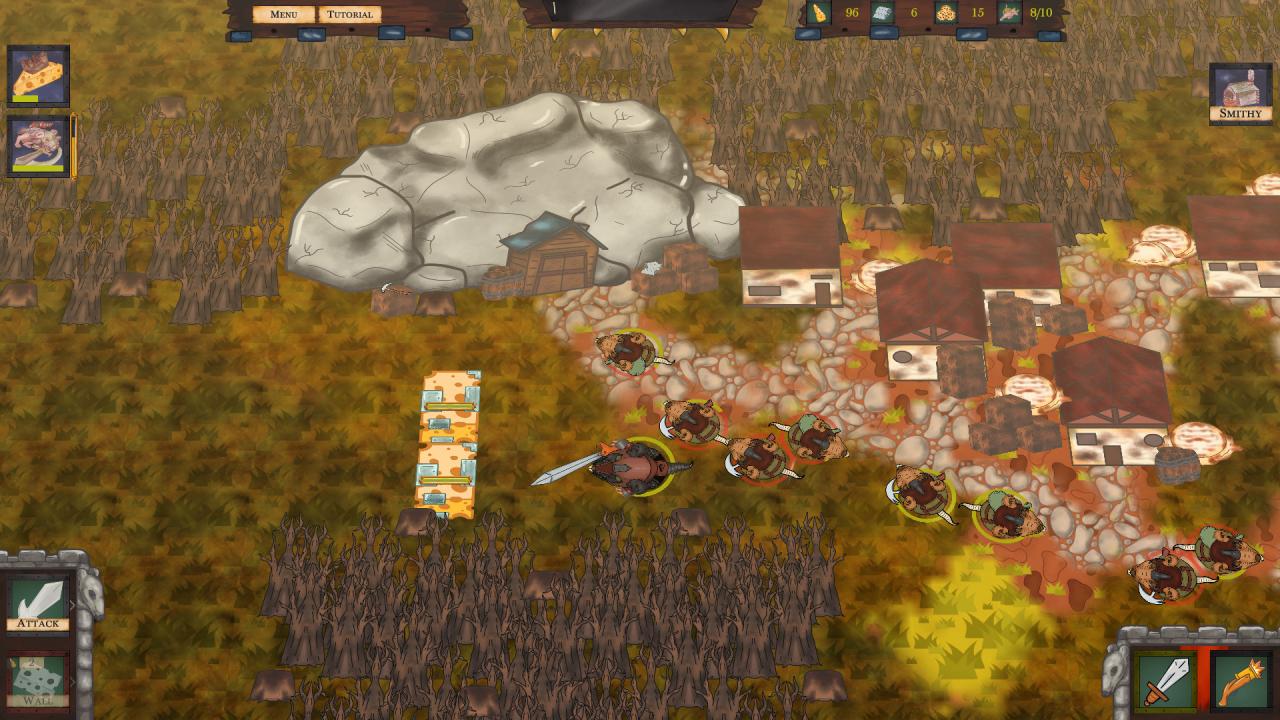Open the Tutorial
This screenshot has height=720, width=1280.
click(x=350, y=14)
